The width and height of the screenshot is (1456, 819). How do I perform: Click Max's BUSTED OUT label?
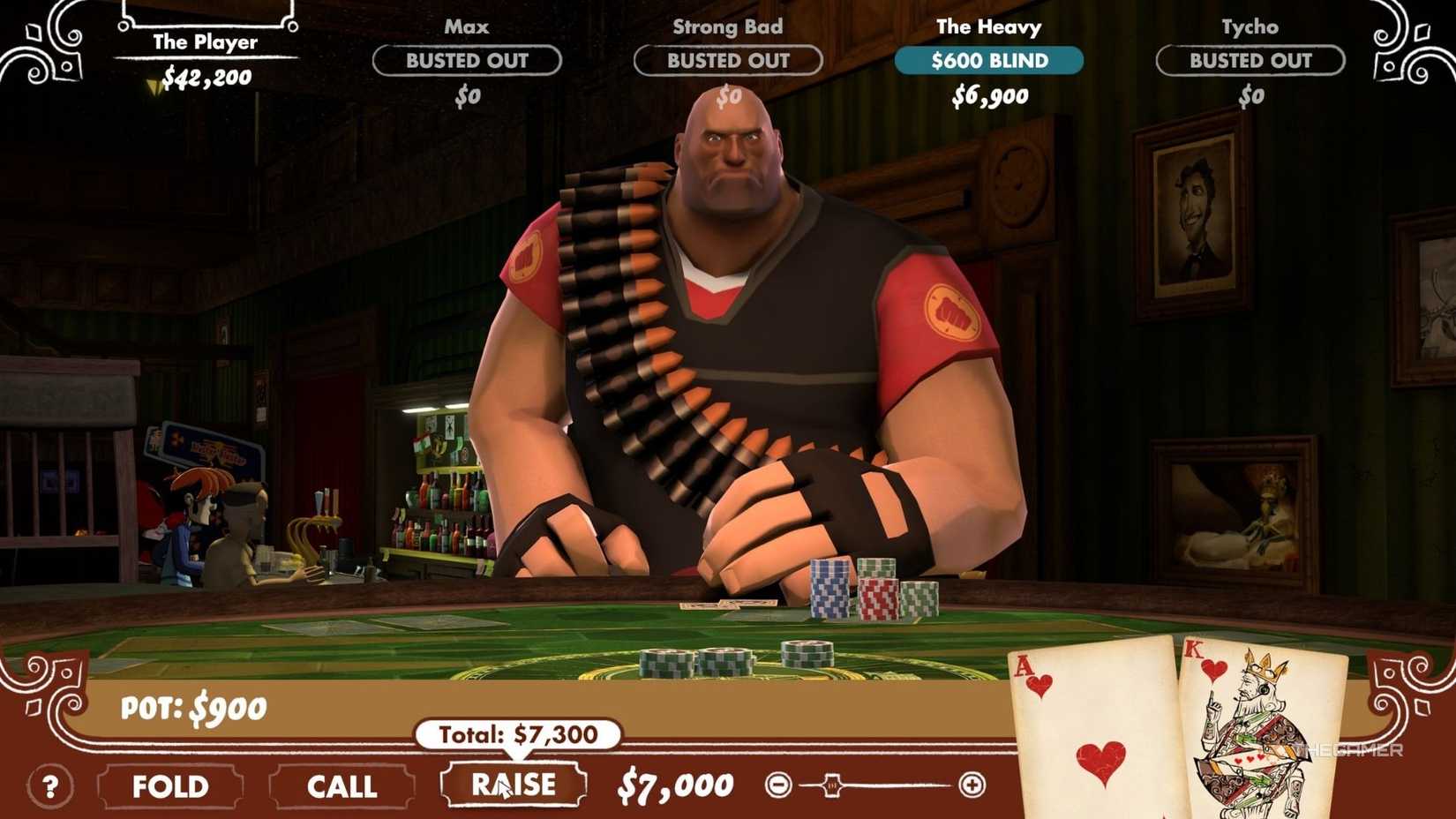coord(467,61)
